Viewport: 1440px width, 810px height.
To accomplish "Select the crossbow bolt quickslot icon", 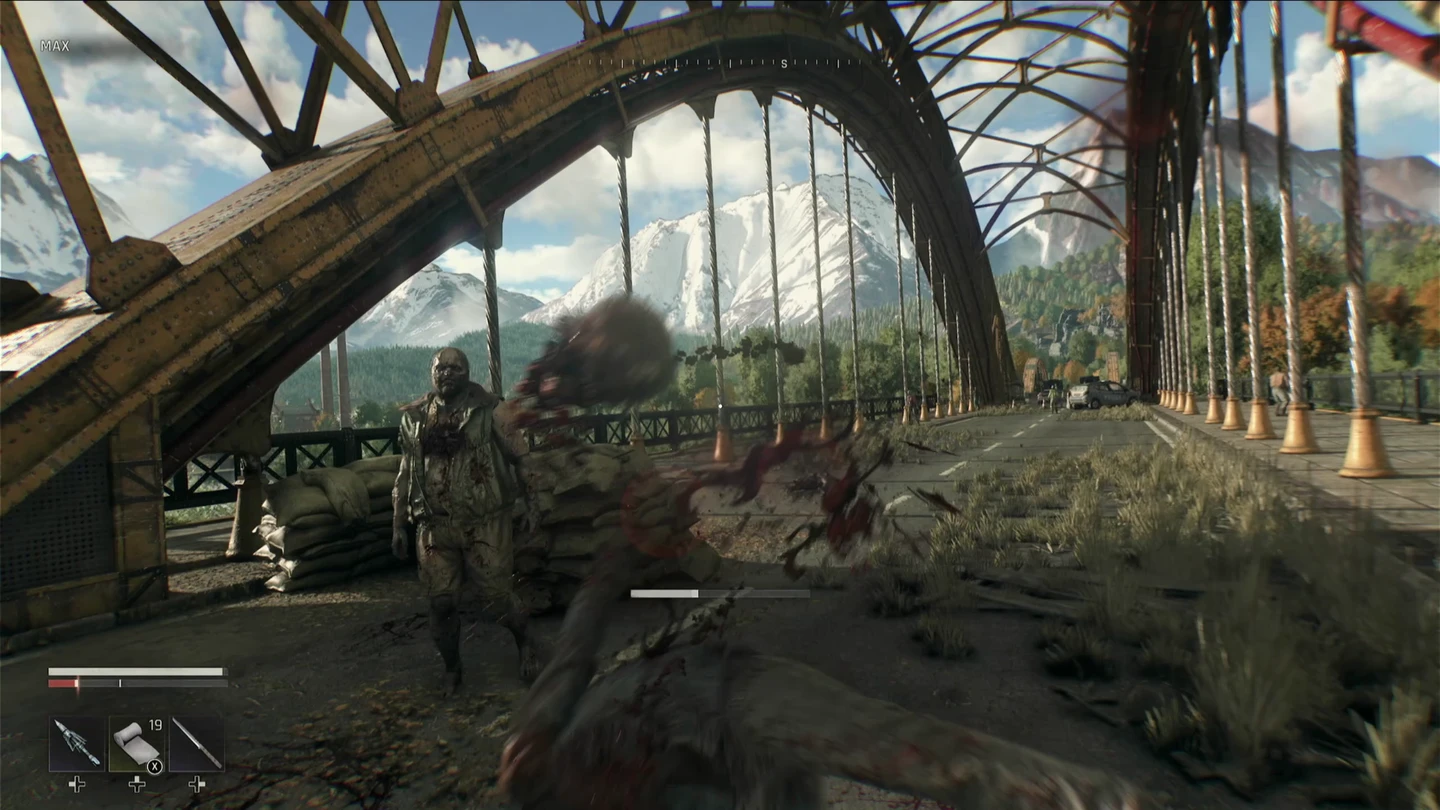I will [76, 743].
